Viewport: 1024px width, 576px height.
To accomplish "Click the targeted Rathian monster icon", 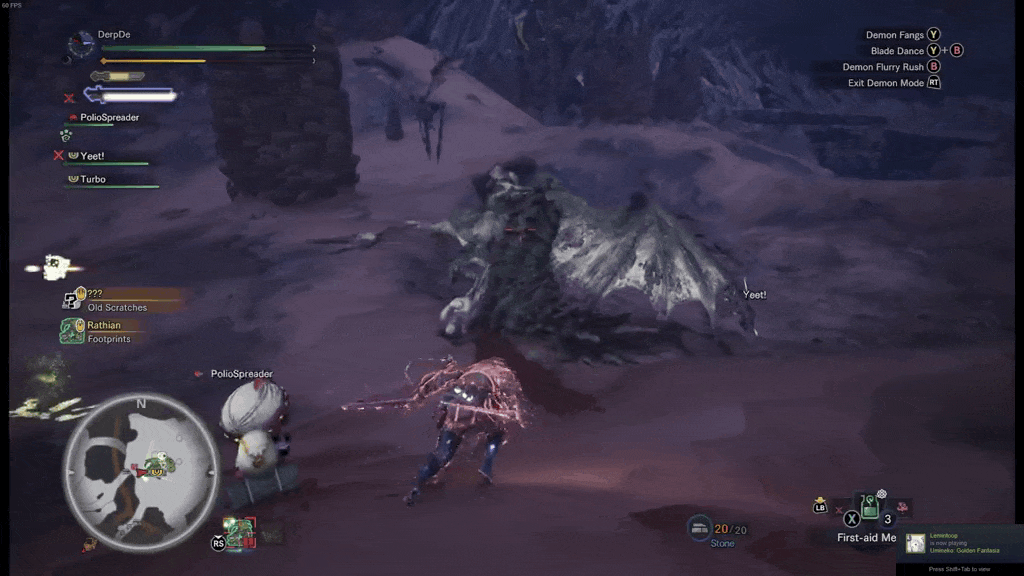I will 239,532.
